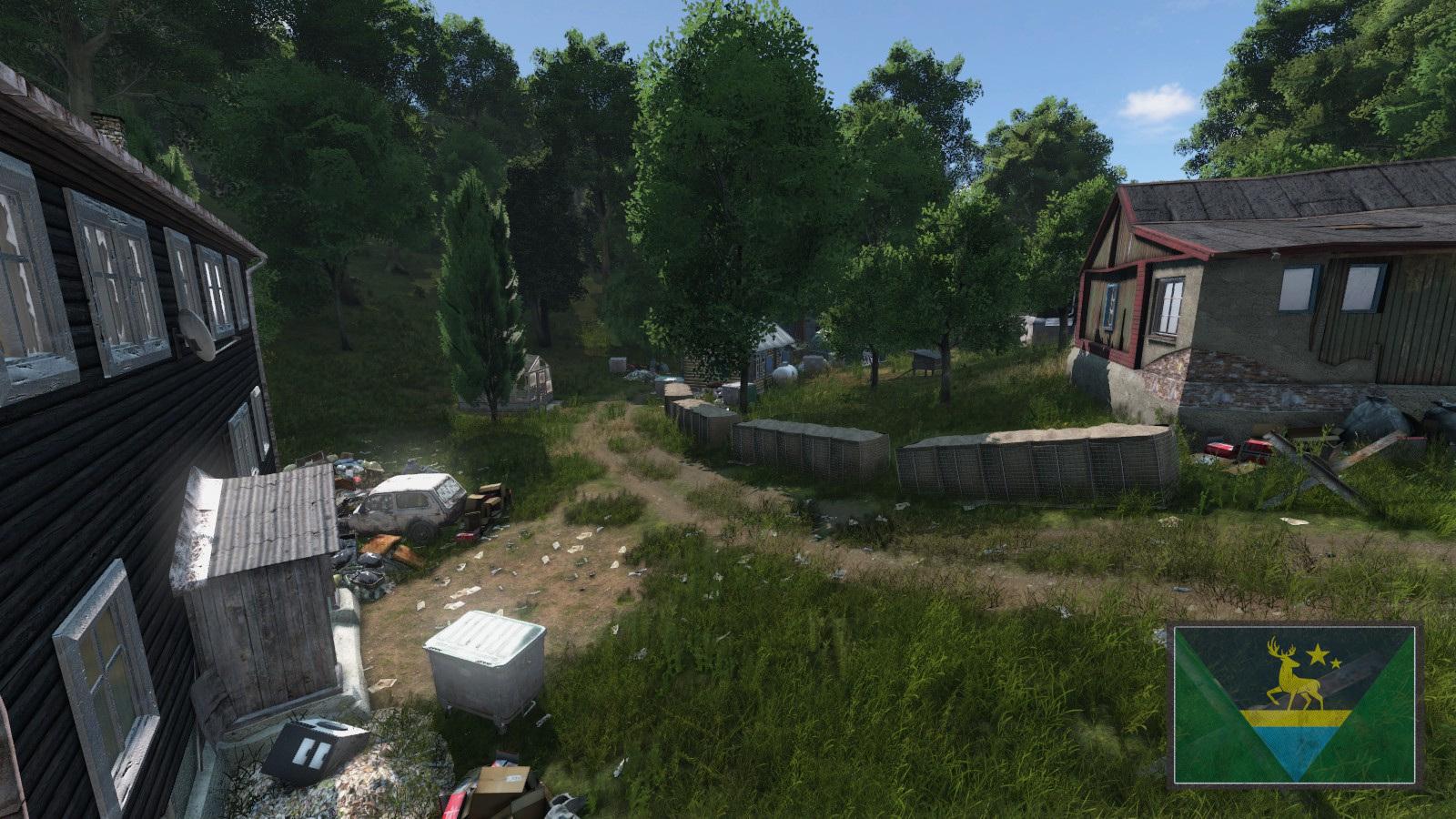This screenshot has width=1456, height=819.
Task: Click the deer flag emblem overlay
Action: click(1296, 703)
